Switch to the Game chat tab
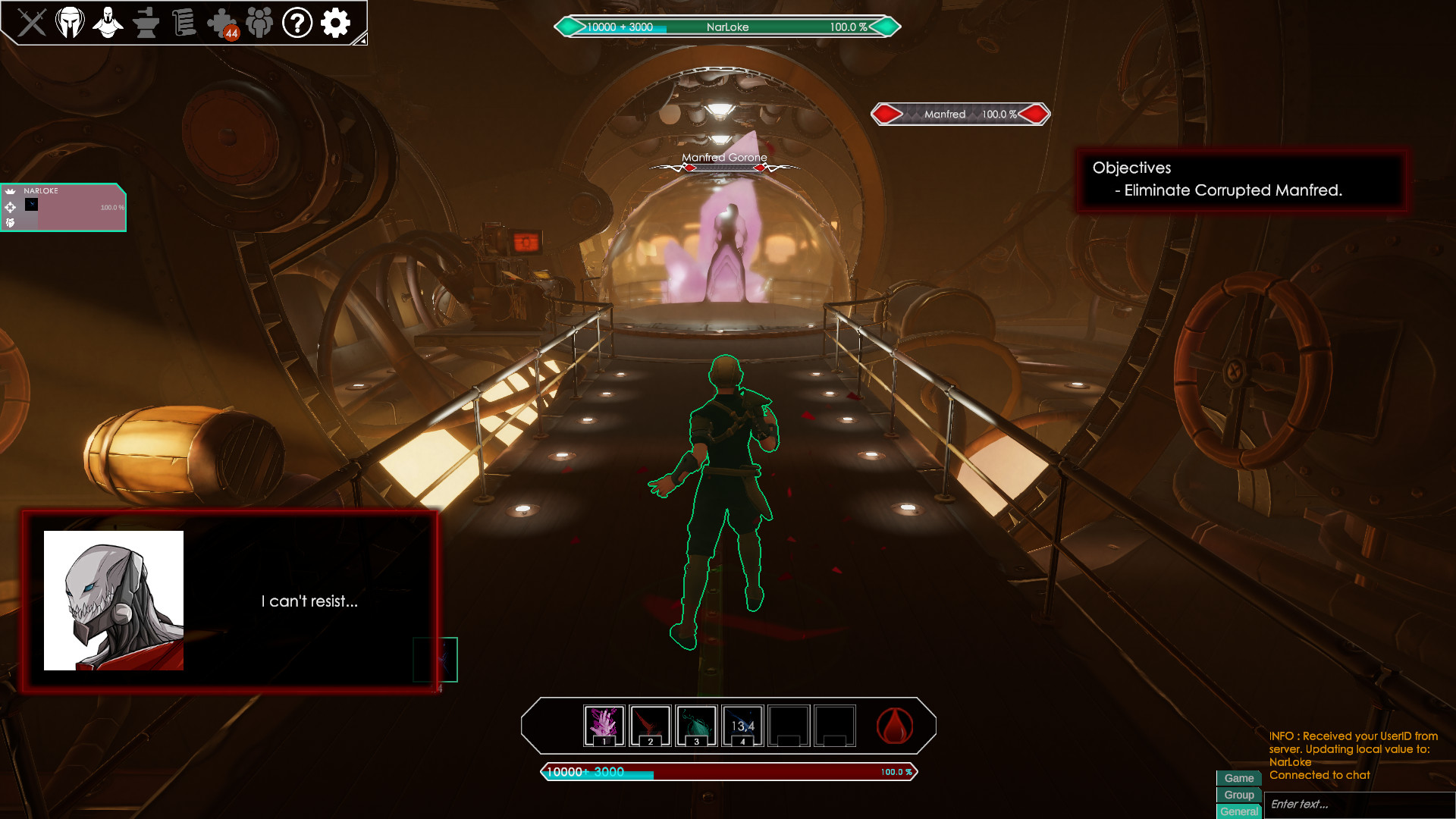The width and height of the screenshot is (1456, 819). point(1238,778)
